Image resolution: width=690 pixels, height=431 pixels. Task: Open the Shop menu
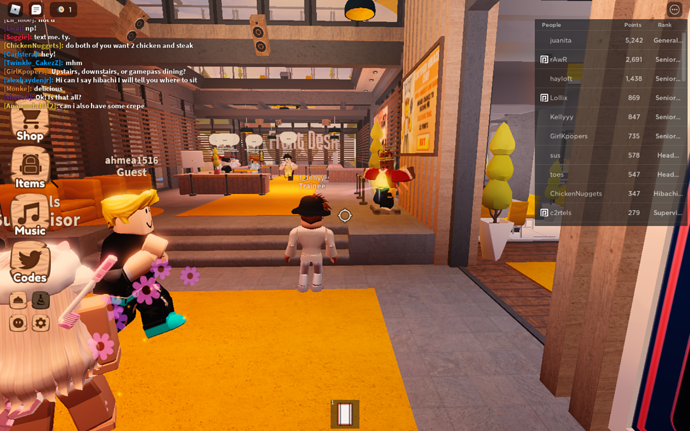click(x=29, y=123)
